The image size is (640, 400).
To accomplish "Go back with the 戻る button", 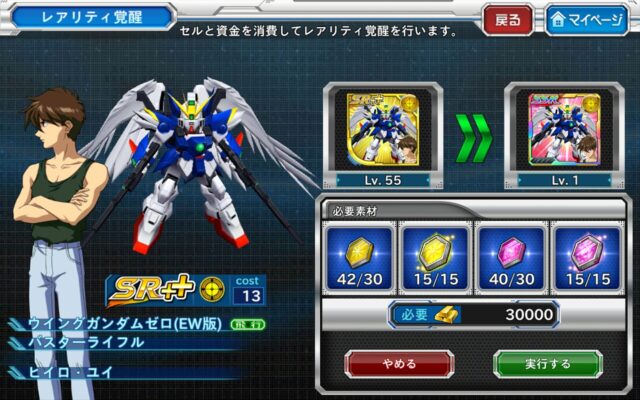I will [507, 20].
